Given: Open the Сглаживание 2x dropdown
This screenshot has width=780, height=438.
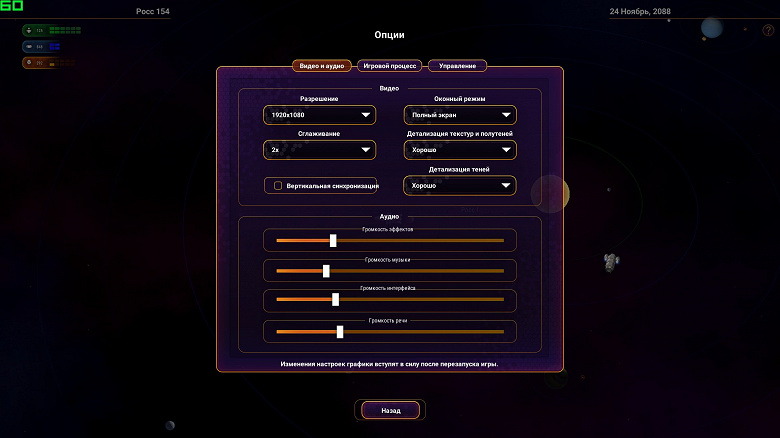Looking at the screenshot, I should pyautogui.click(x=319, y=150).
